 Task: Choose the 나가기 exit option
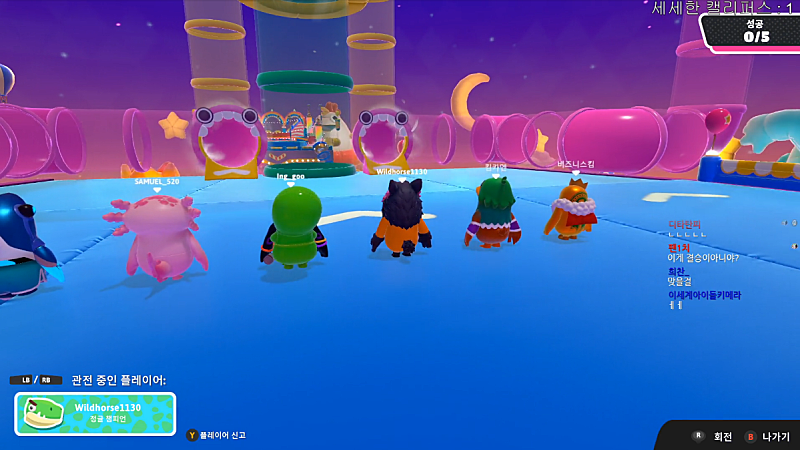768,437
